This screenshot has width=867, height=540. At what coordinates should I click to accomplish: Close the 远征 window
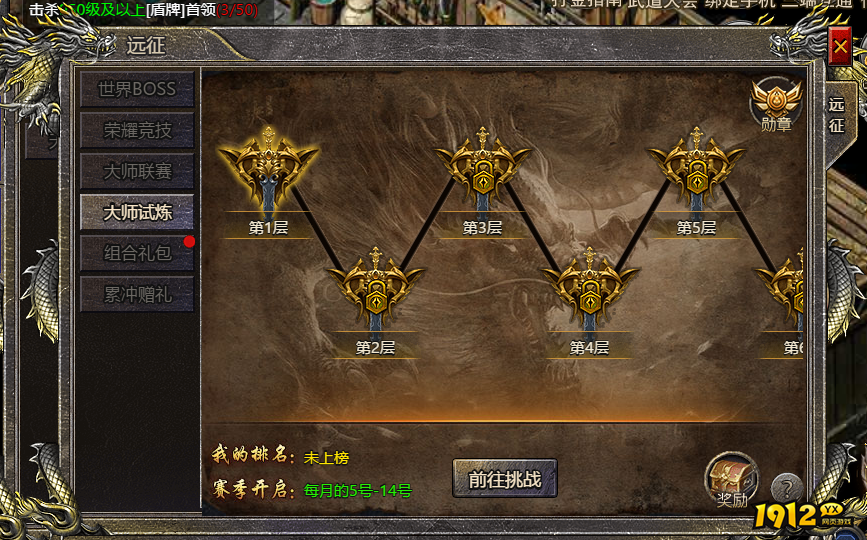839,45
